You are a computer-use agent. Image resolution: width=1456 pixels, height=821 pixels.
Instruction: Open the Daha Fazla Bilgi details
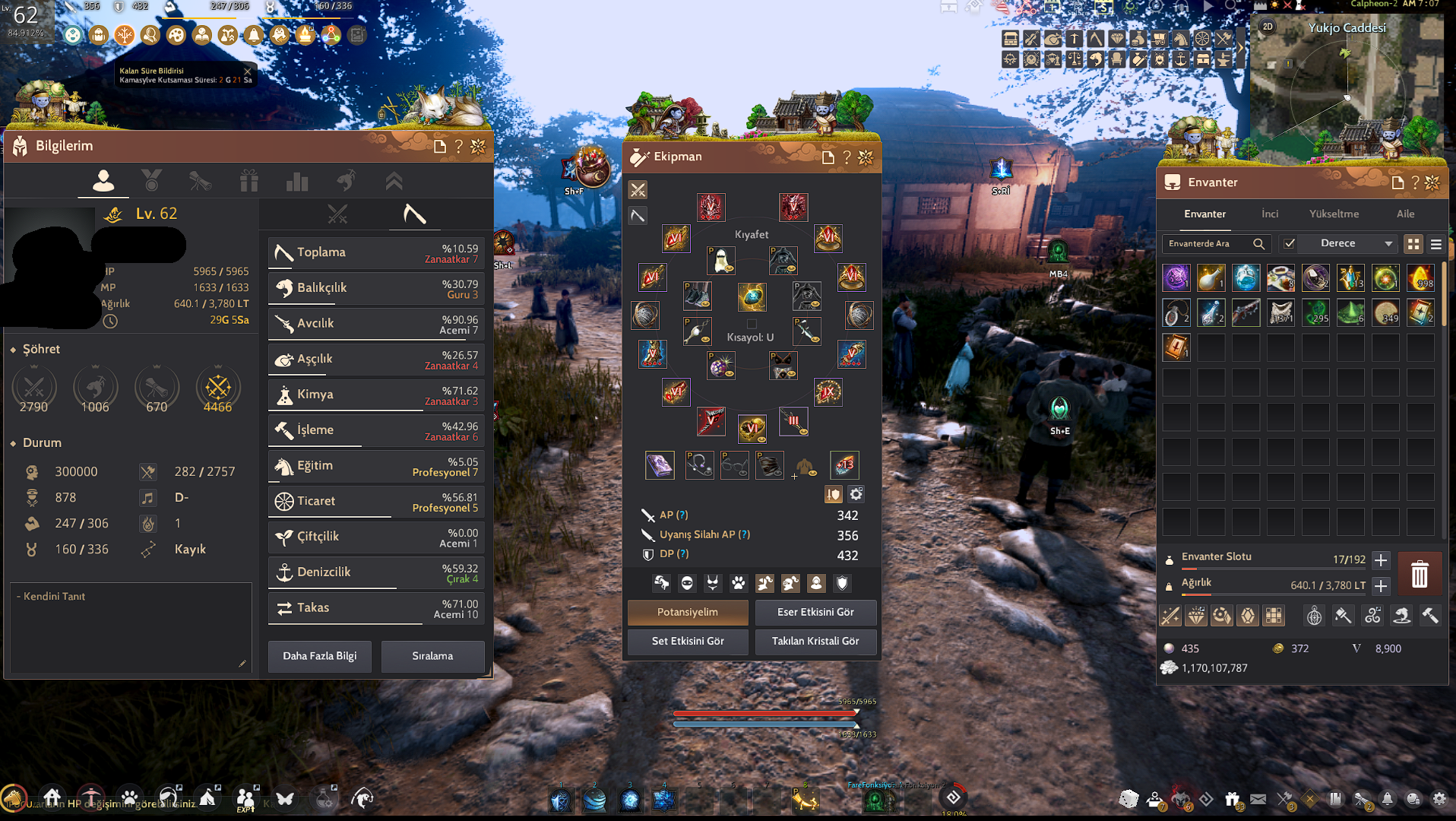(x=319, y=656)
